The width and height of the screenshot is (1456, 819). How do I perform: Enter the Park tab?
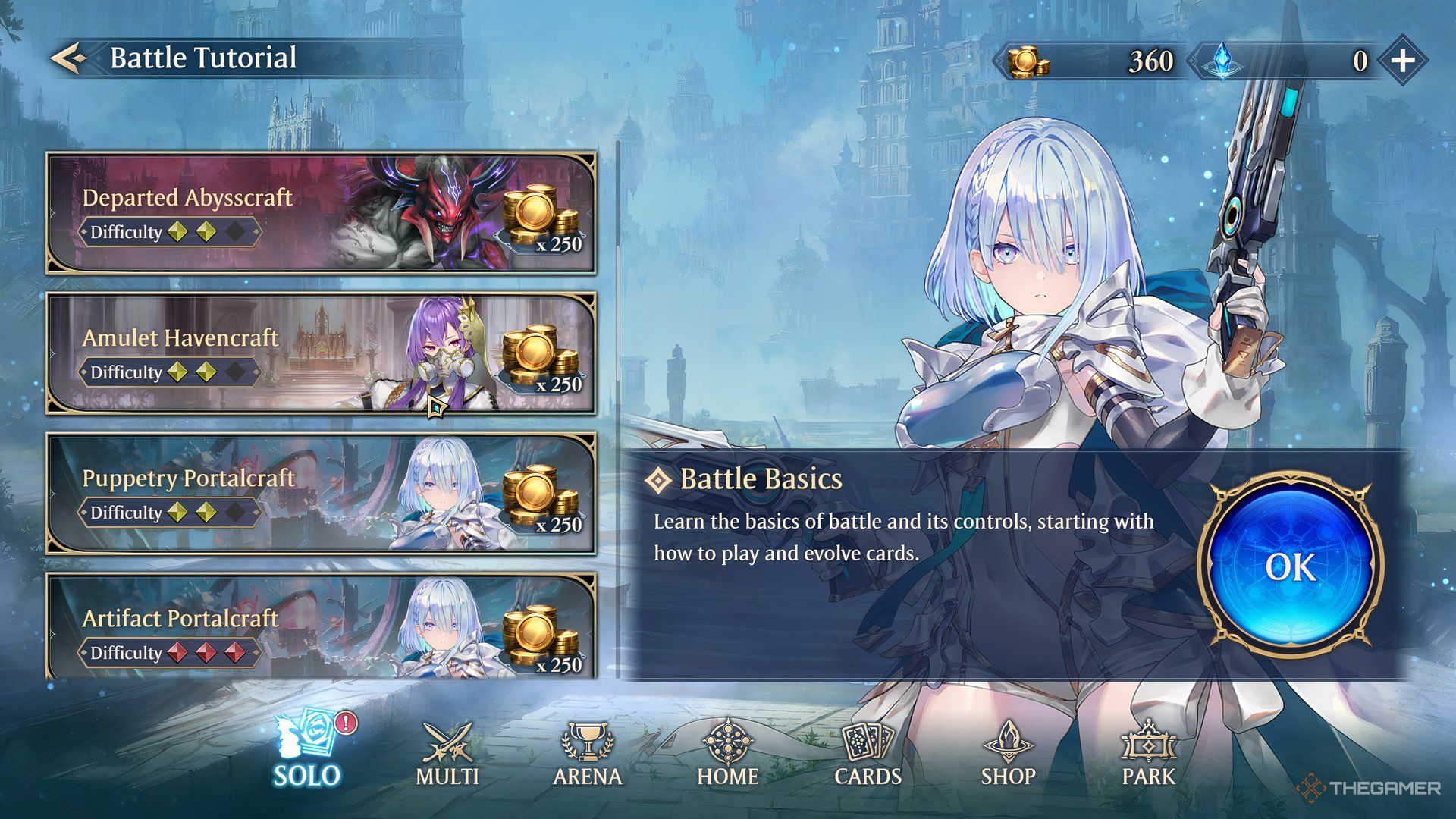[1149, 755]
